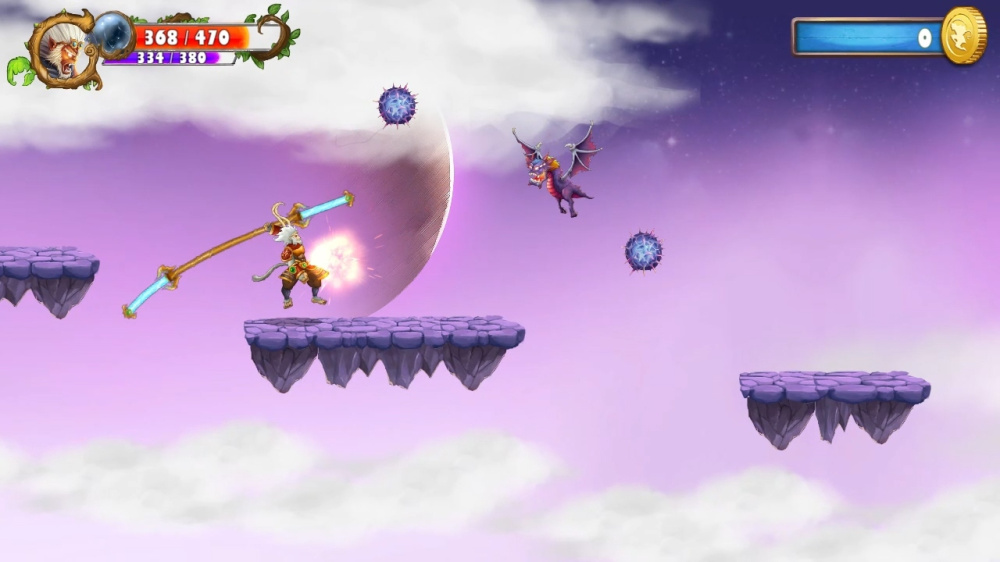Select the blue orb beside the portrait
1000x562 pixels.
point(113,34)
